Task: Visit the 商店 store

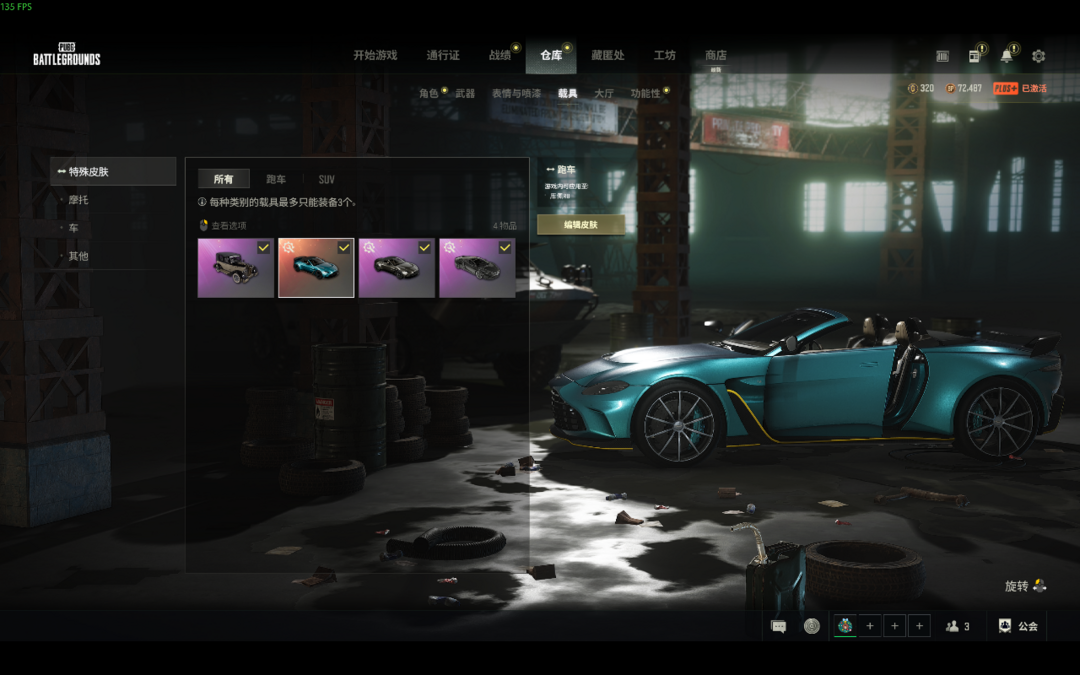Action: (716, 56)
